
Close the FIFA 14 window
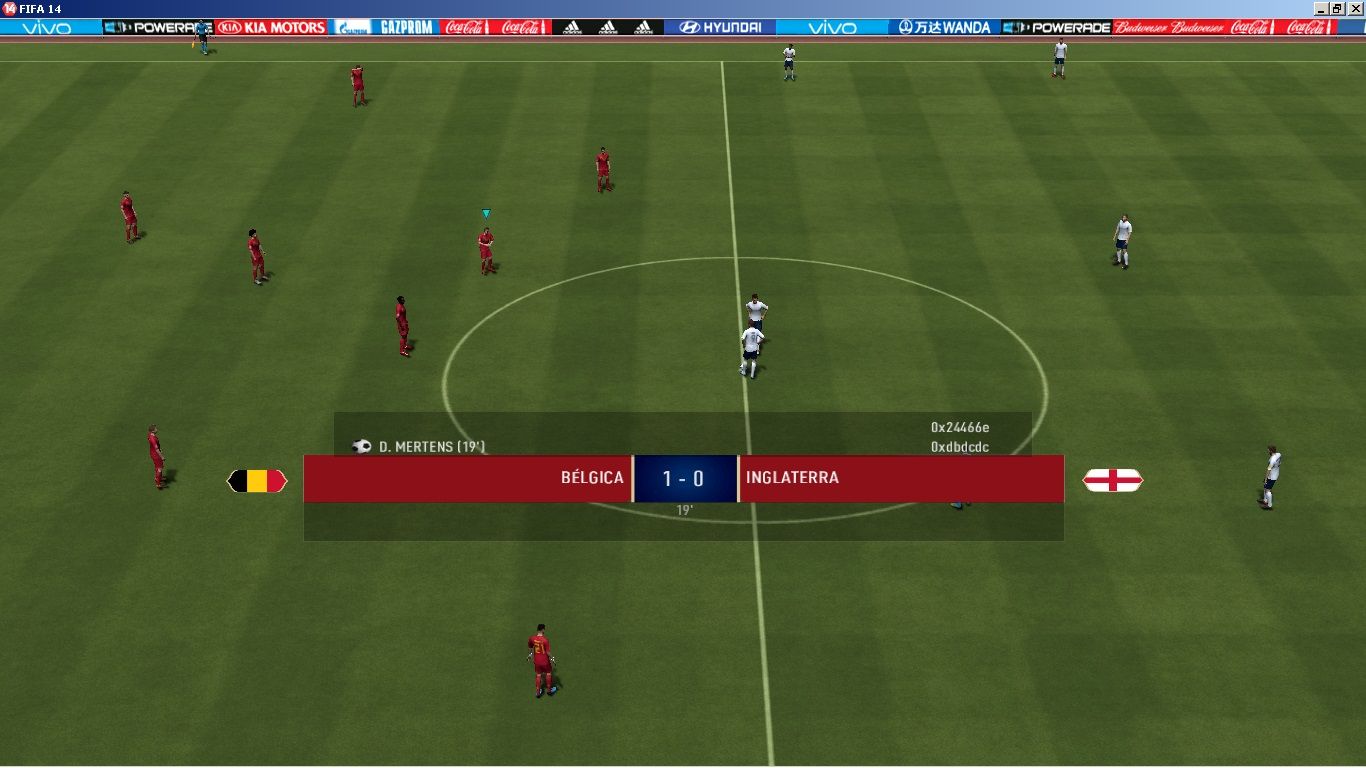[1355, 8]
